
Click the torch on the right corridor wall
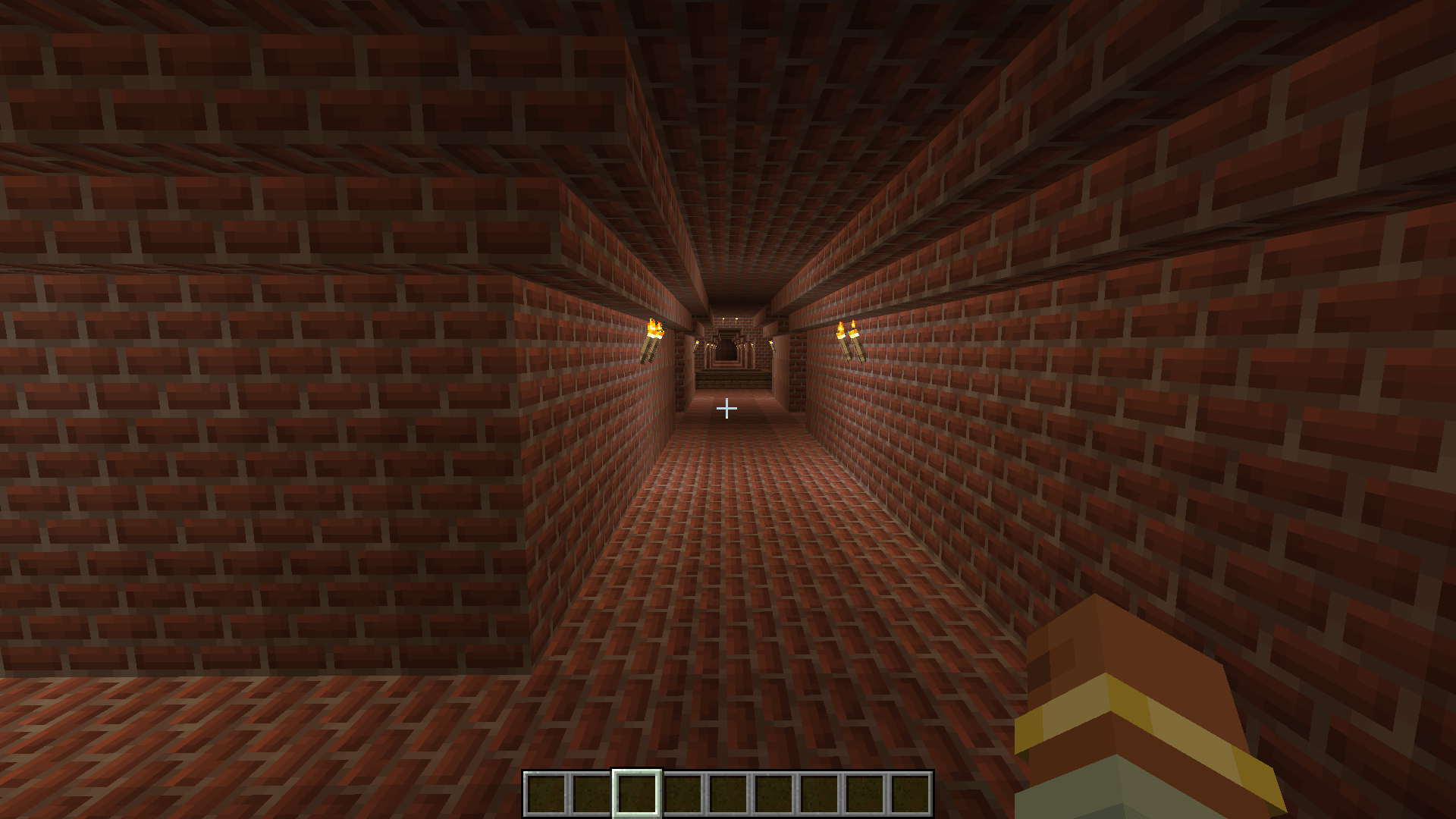pos(849,337)
